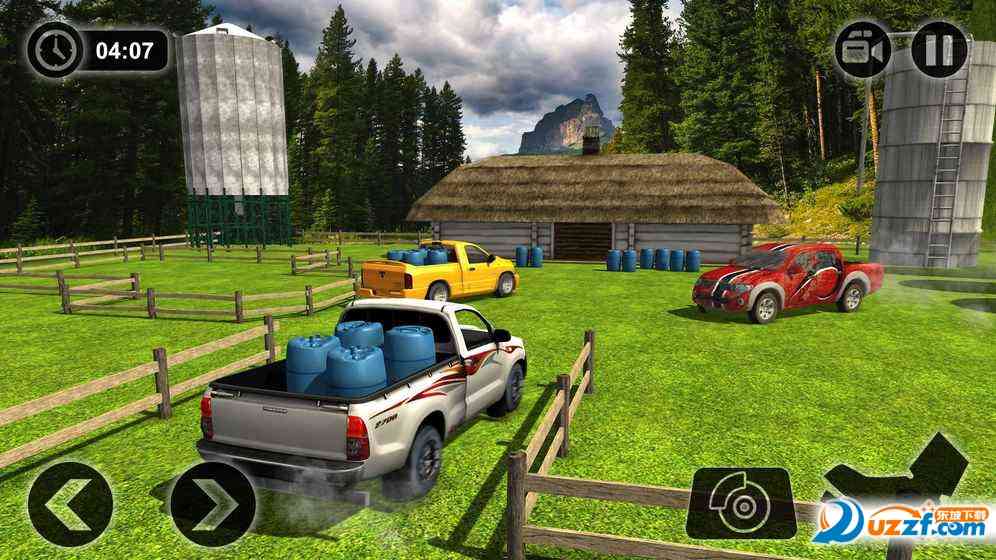Switch the camera view
Screen dimensions: 996x560
coord(864,49)
